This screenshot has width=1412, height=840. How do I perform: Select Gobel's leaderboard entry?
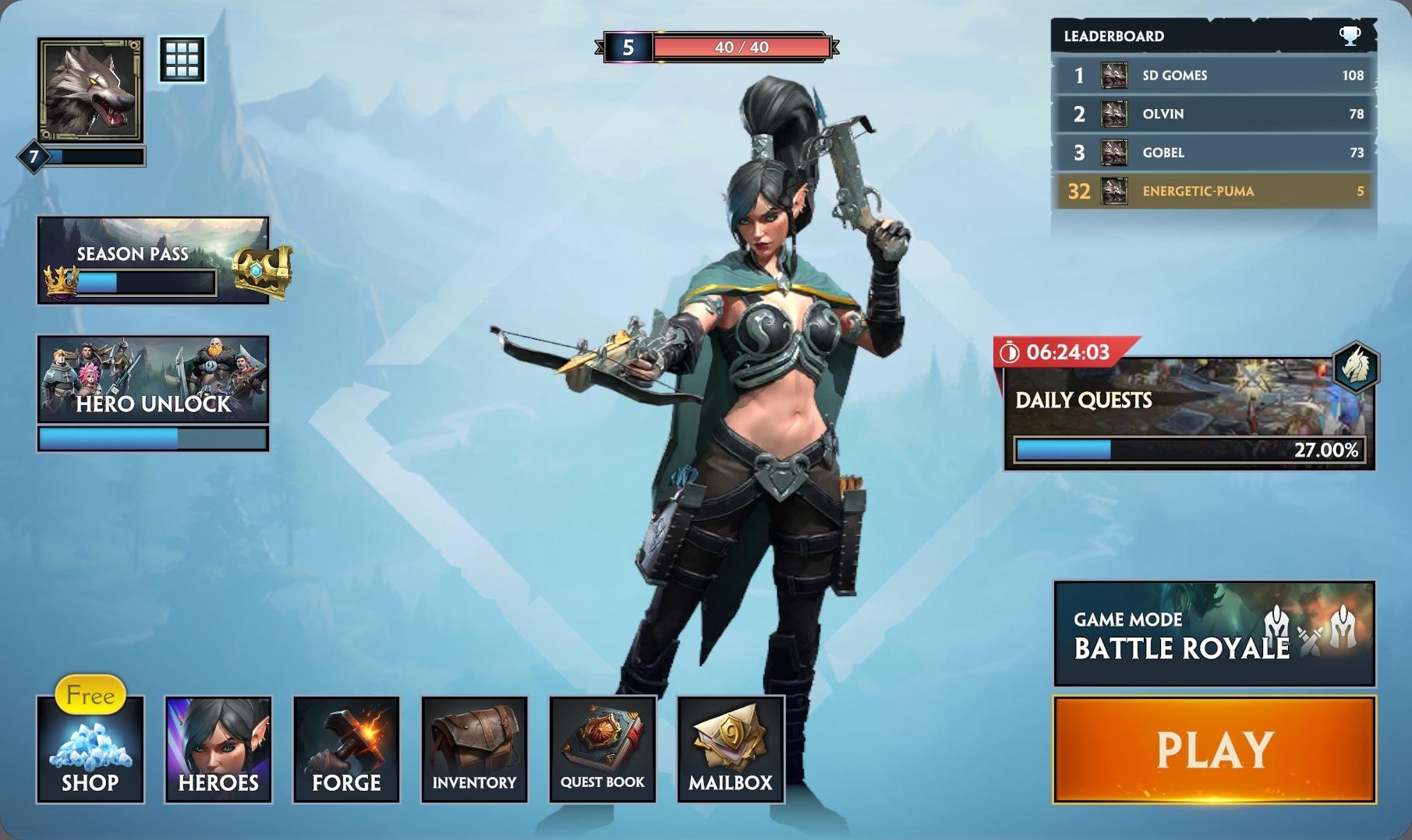coord(1214,153)
